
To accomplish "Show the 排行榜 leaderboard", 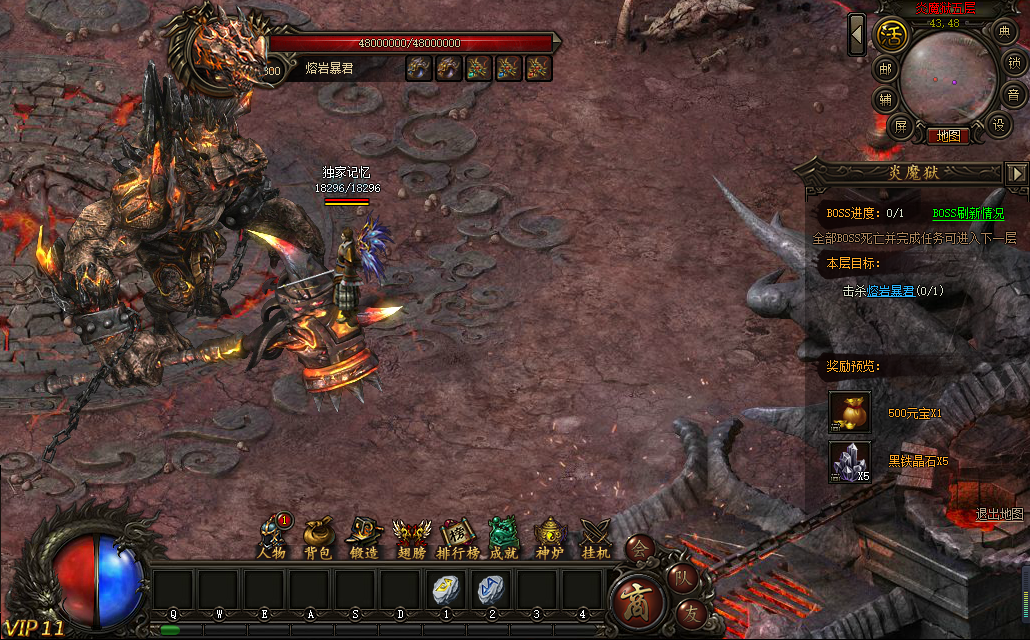I will pos(460,537).
